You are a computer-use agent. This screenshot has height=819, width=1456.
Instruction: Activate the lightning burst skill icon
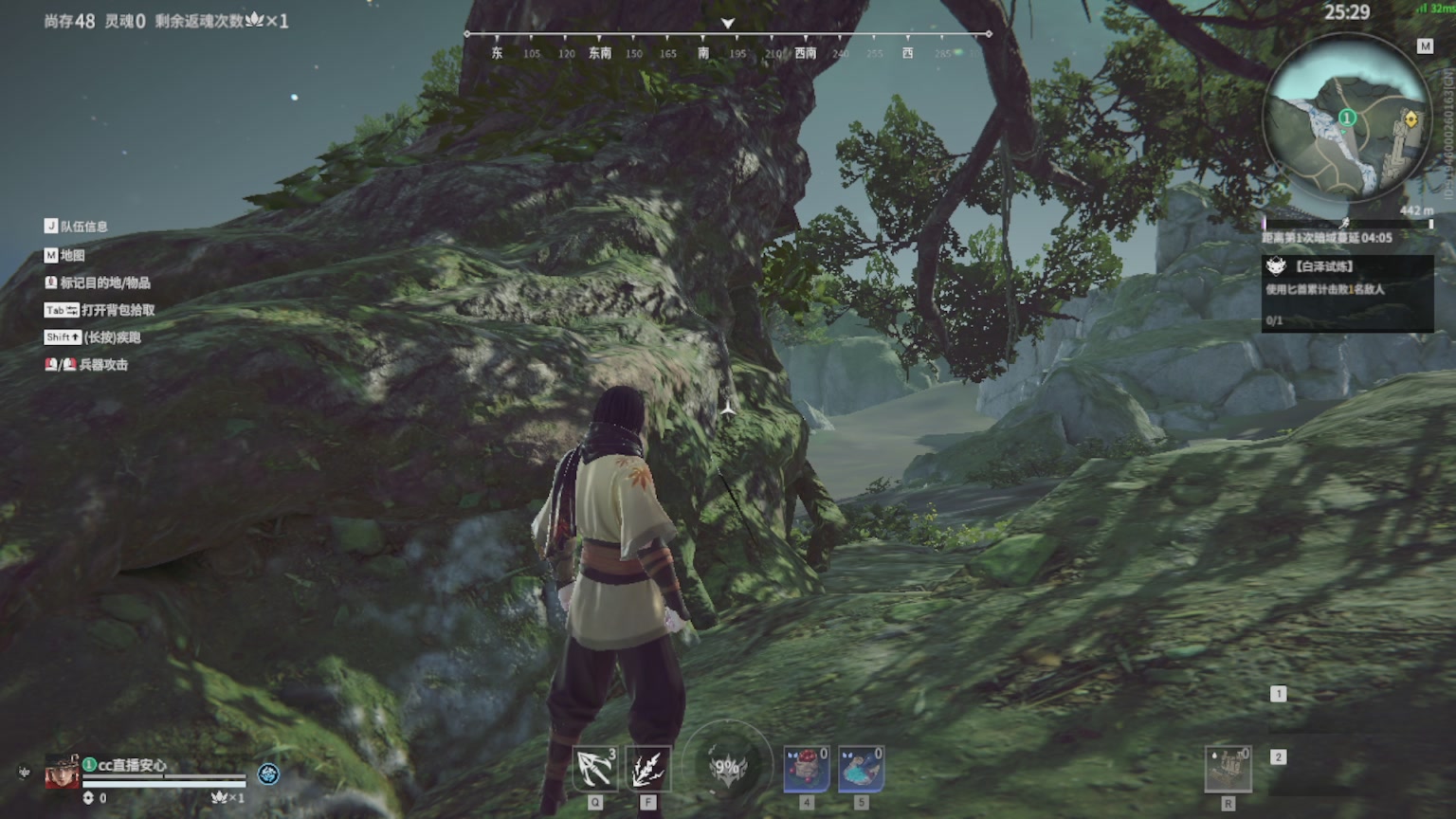click(x=648, y=769)
